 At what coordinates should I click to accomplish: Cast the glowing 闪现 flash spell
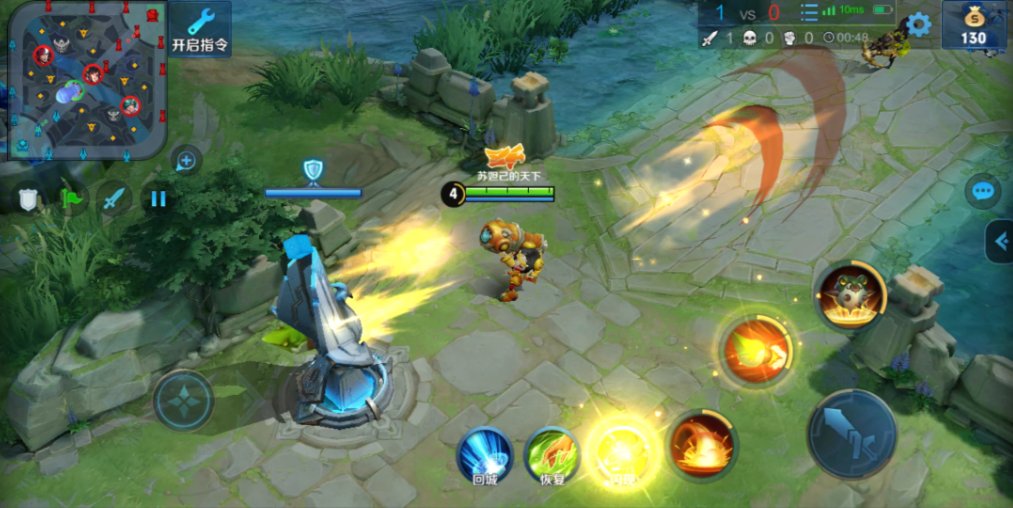(x=618, y=450)
